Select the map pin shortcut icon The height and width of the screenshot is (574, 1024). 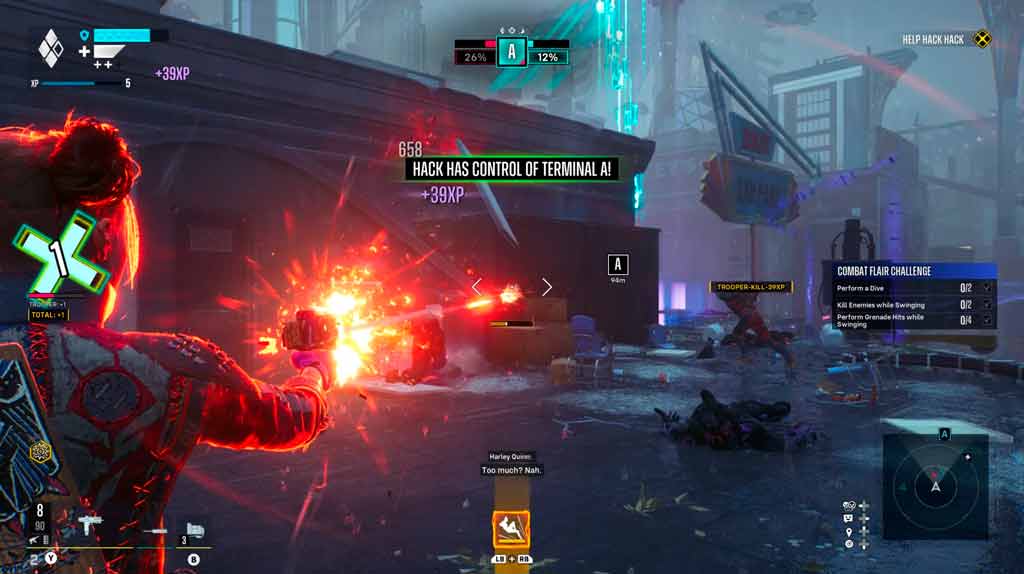click(x=849, y=531)
